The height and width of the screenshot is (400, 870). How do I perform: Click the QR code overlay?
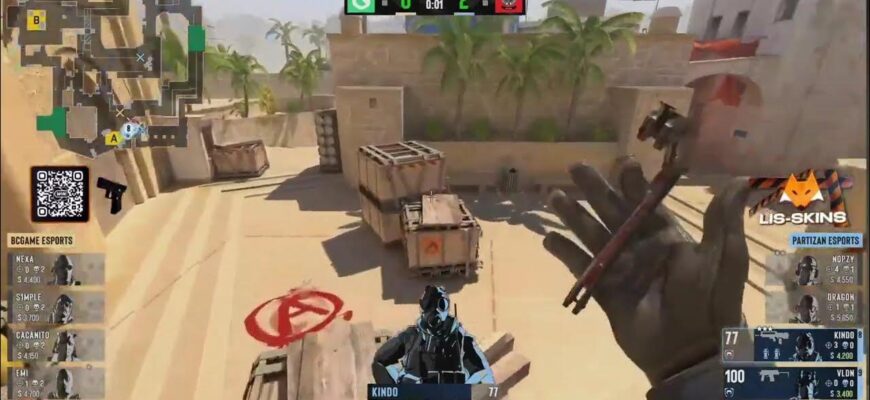click(59, 194)
